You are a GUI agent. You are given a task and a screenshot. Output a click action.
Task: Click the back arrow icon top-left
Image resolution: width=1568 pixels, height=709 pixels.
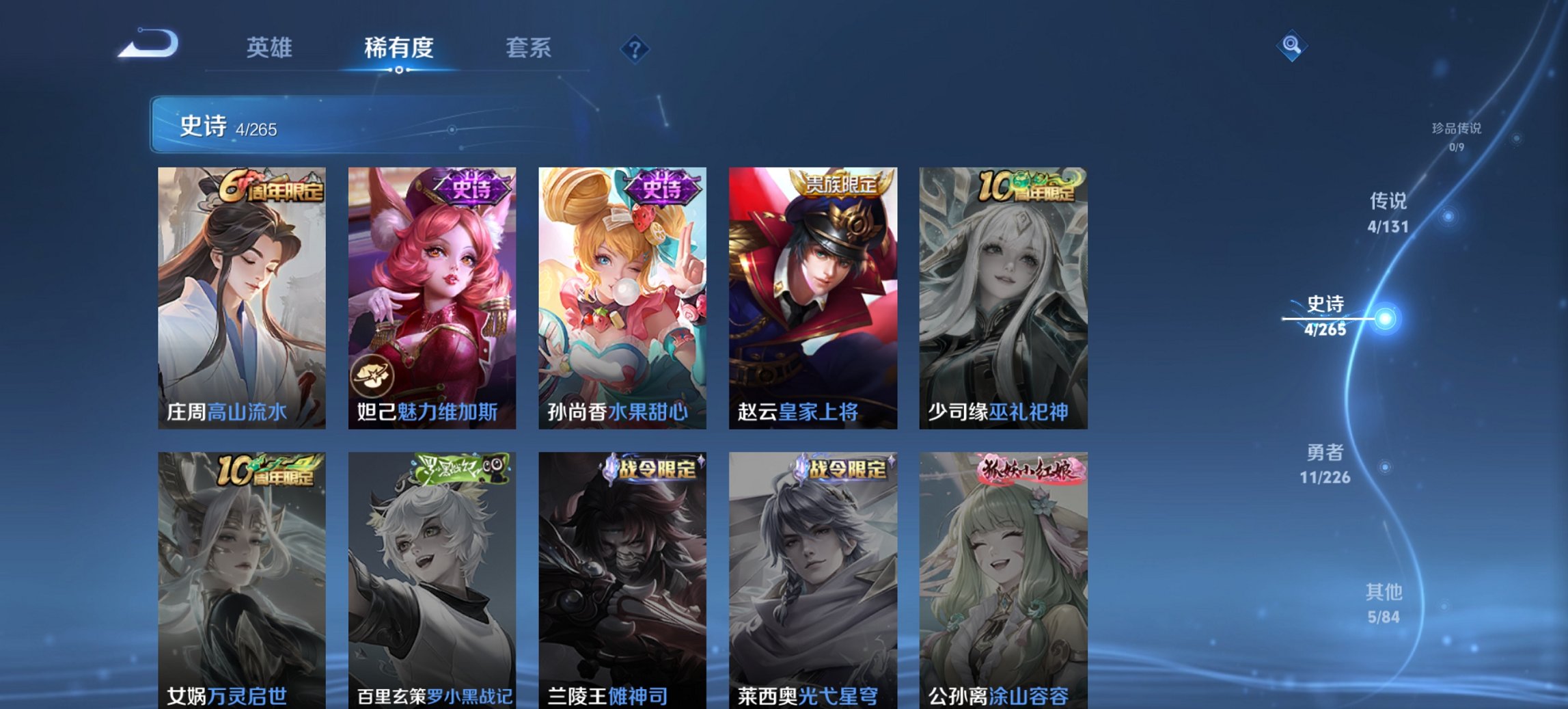click(147, 44)
